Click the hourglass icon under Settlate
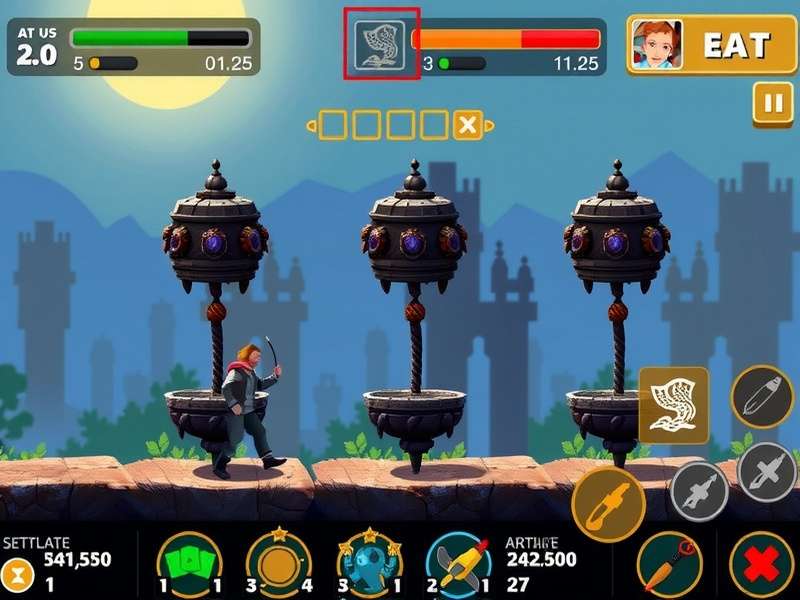 pyautogui.click(x=19, y=576)
